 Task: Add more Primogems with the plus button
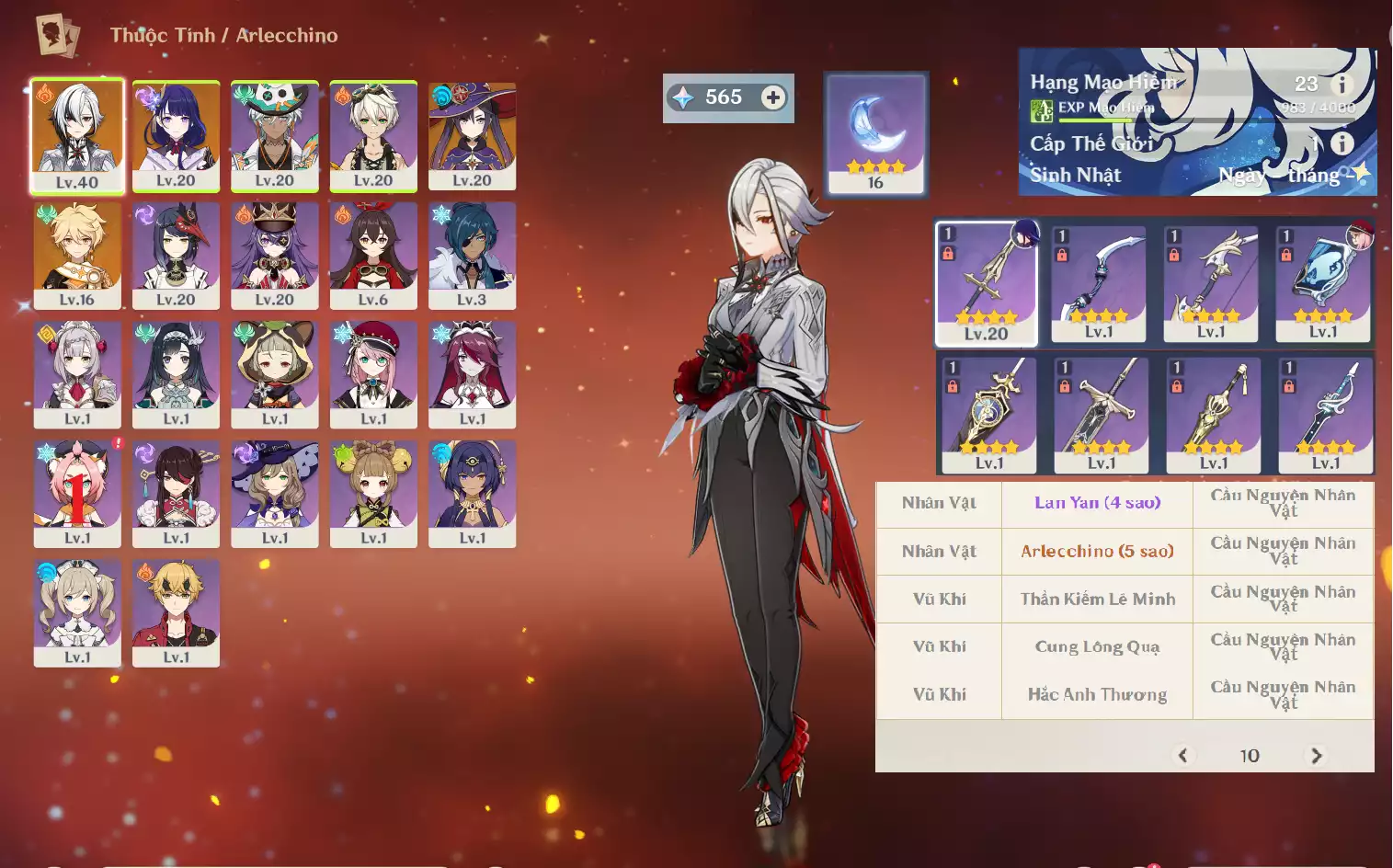(773, 97)
